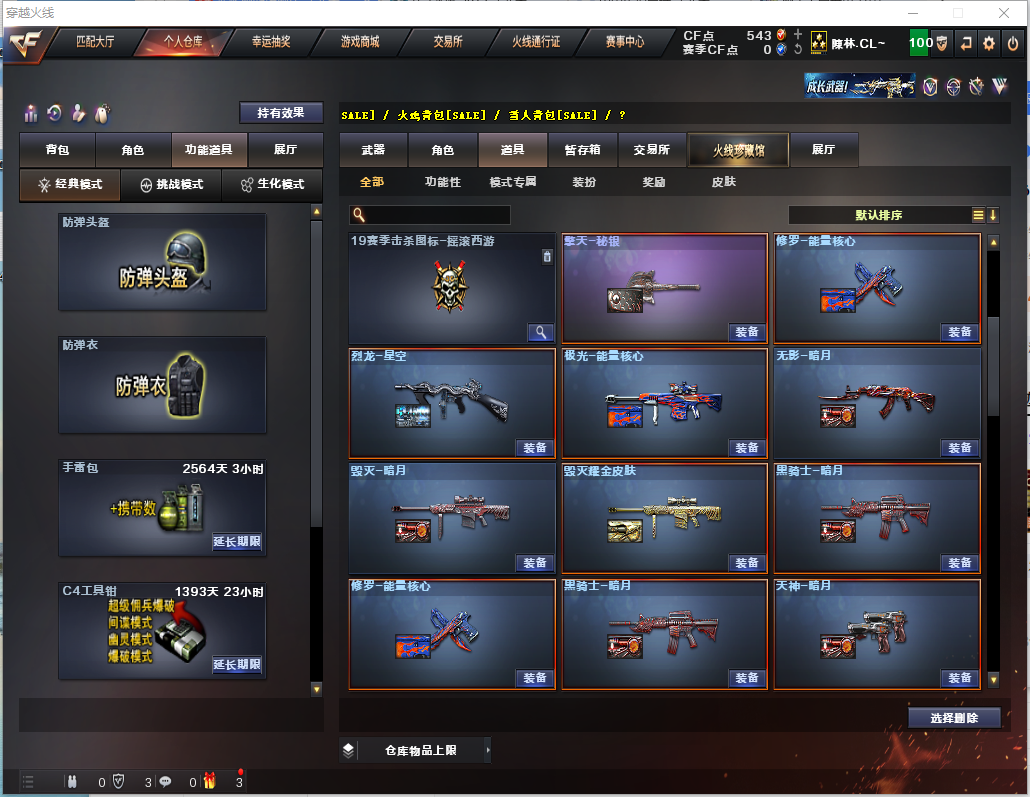Close the game window
This screenshot has height=797, width=1030.
click(1004, 13)
